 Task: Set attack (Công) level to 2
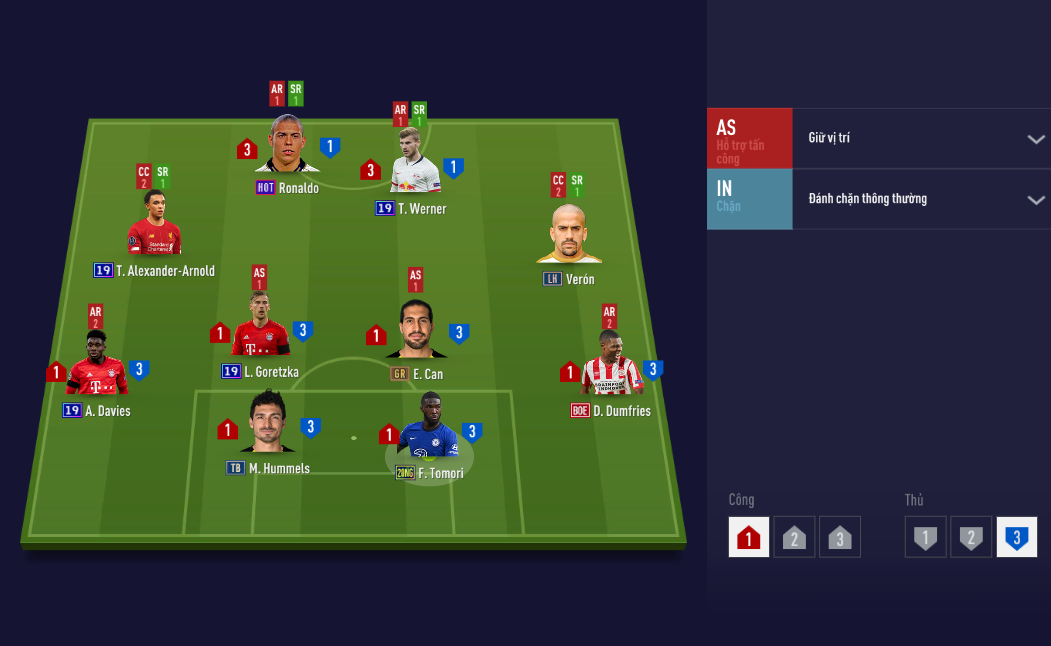click(x=794, y=537)
